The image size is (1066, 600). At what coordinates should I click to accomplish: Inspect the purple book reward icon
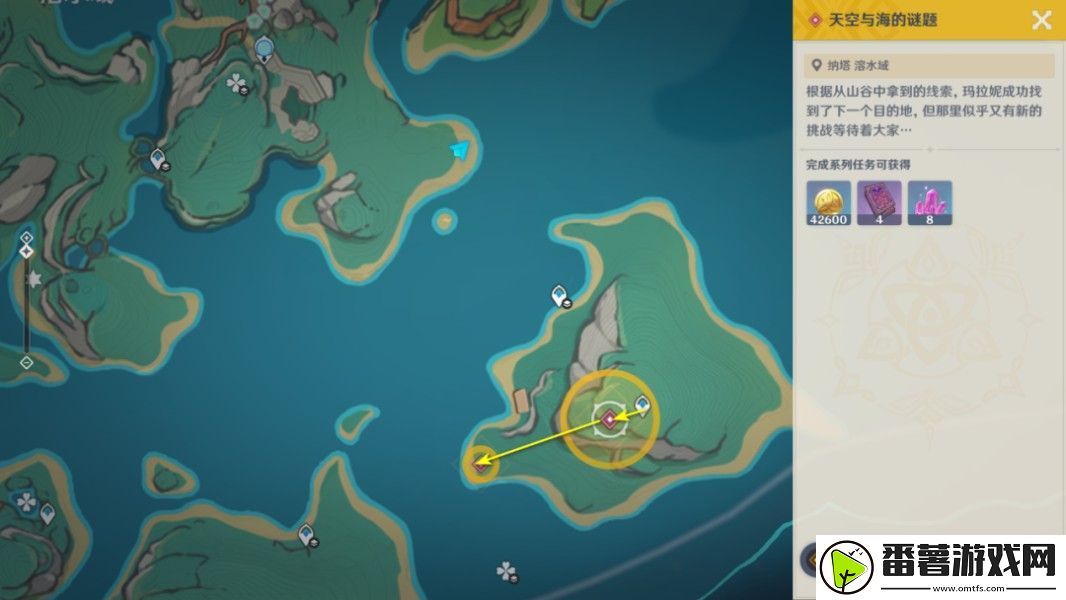click(x=879, y=202)
